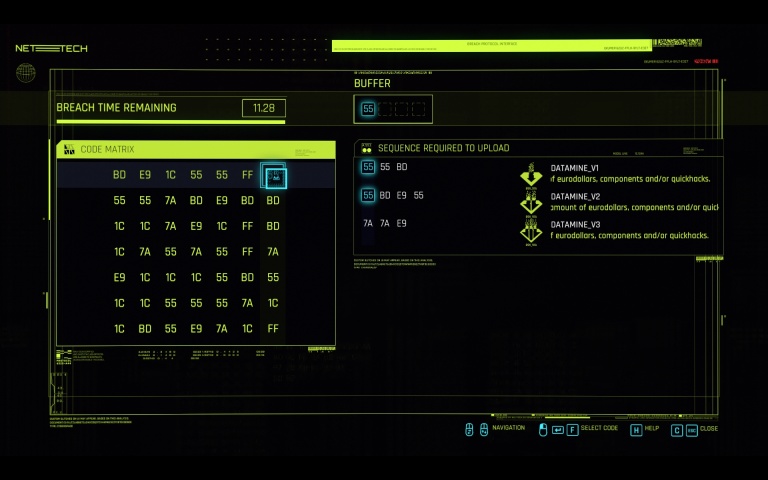Select 7A in the highlighted matrix column

(273, 252)
